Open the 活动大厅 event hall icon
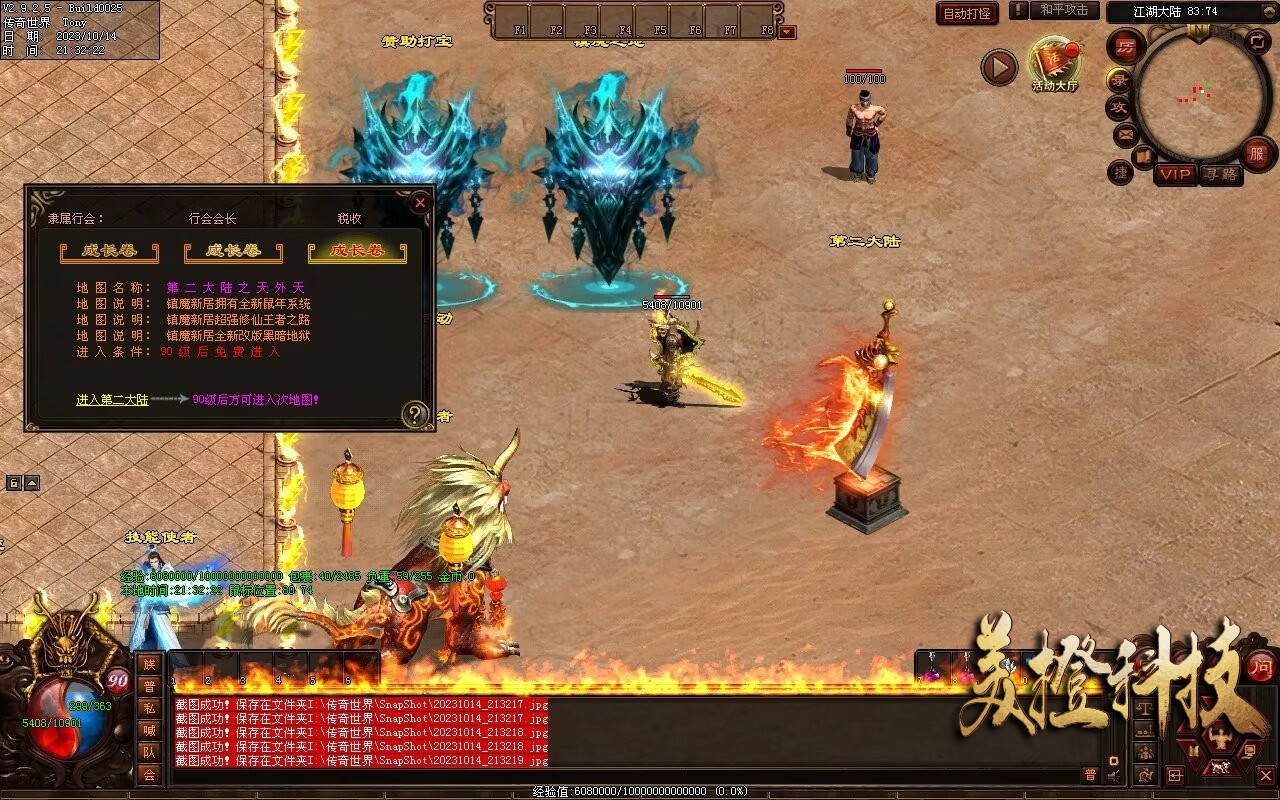 1055,62
